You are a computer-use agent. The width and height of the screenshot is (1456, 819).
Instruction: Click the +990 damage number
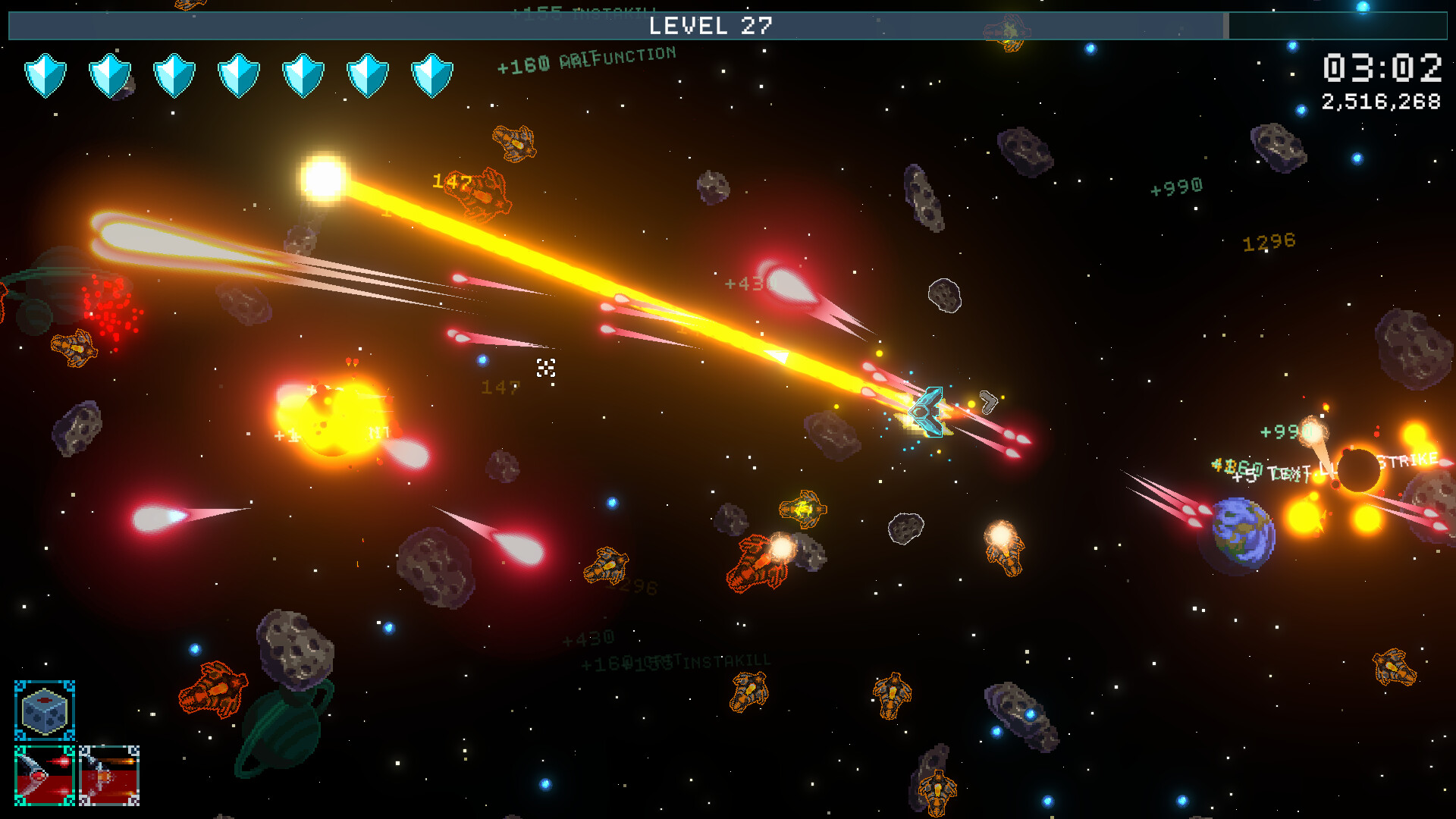click(1176, 184)
